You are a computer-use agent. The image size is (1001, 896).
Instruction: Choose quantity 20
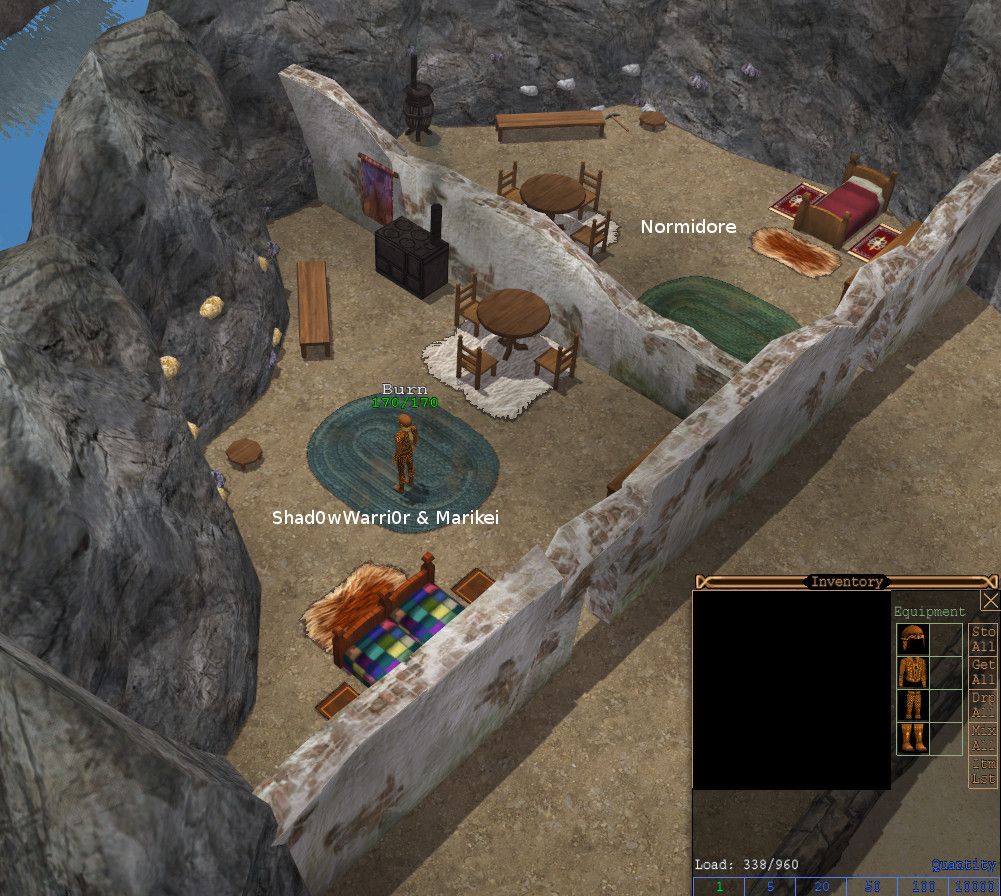(820, 887)
